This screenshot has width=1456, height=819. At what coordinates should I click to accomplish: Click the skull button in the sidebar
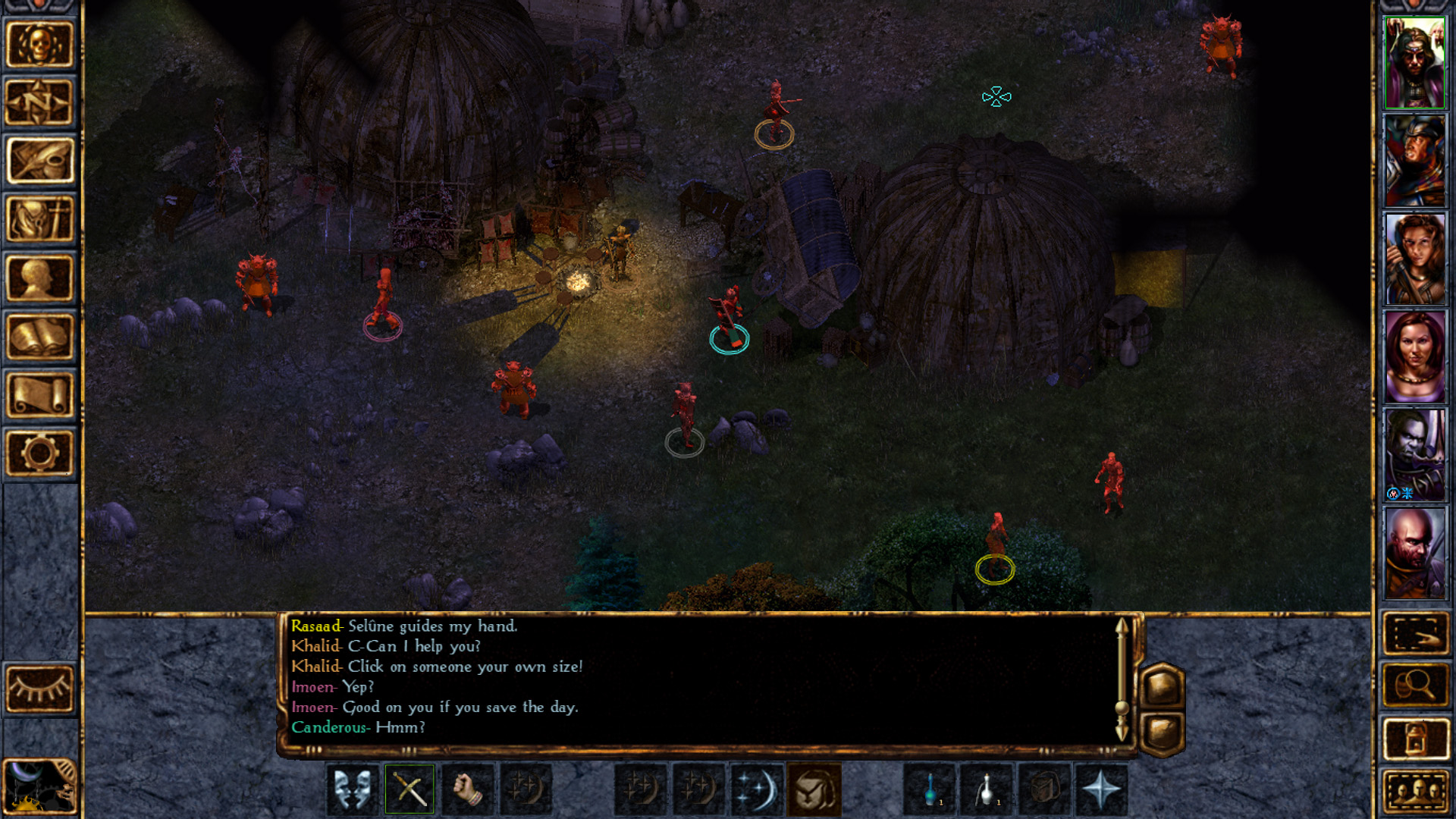click(39, 44)
